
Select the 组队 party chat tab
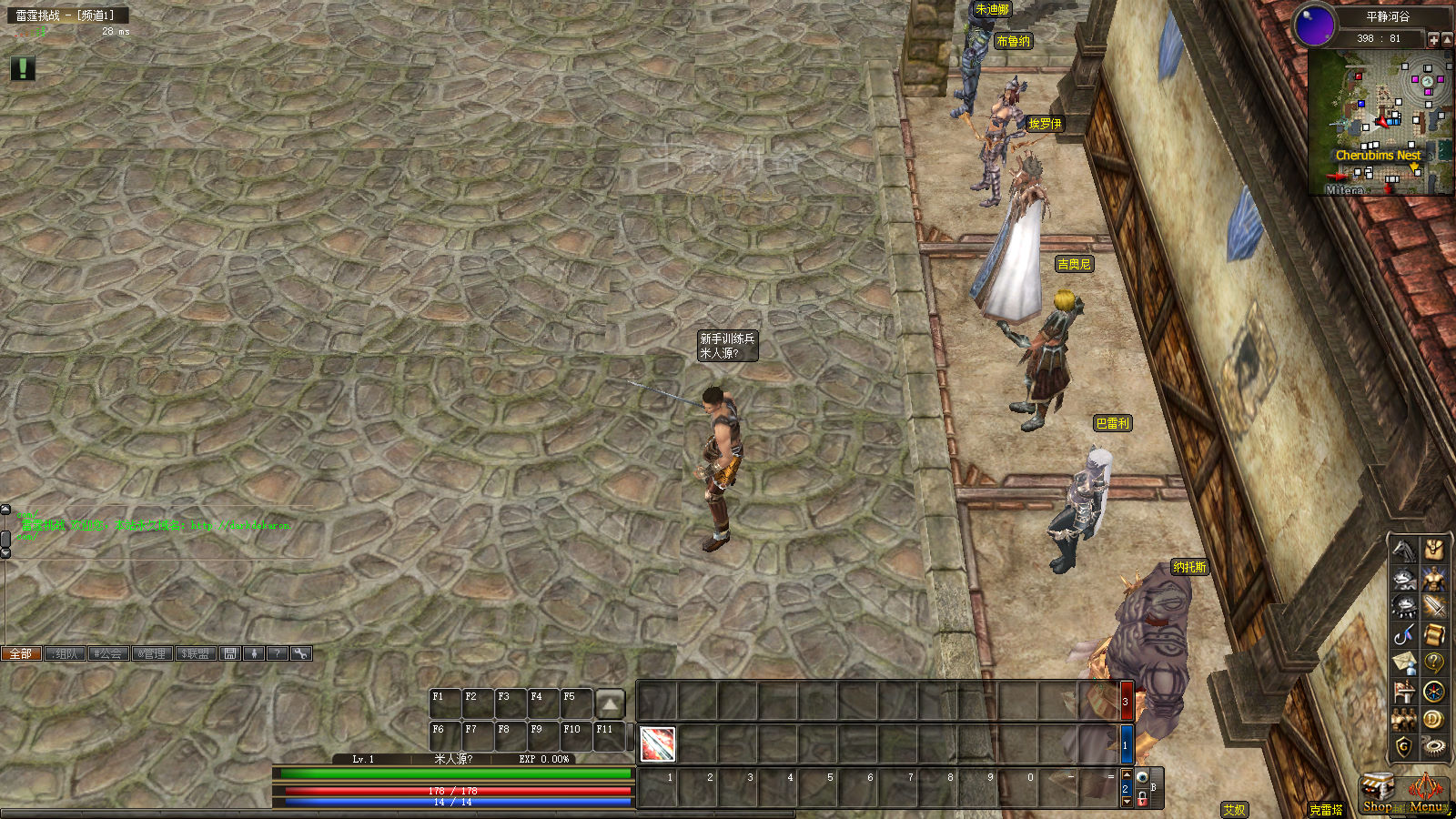click(x=65, y=653)
